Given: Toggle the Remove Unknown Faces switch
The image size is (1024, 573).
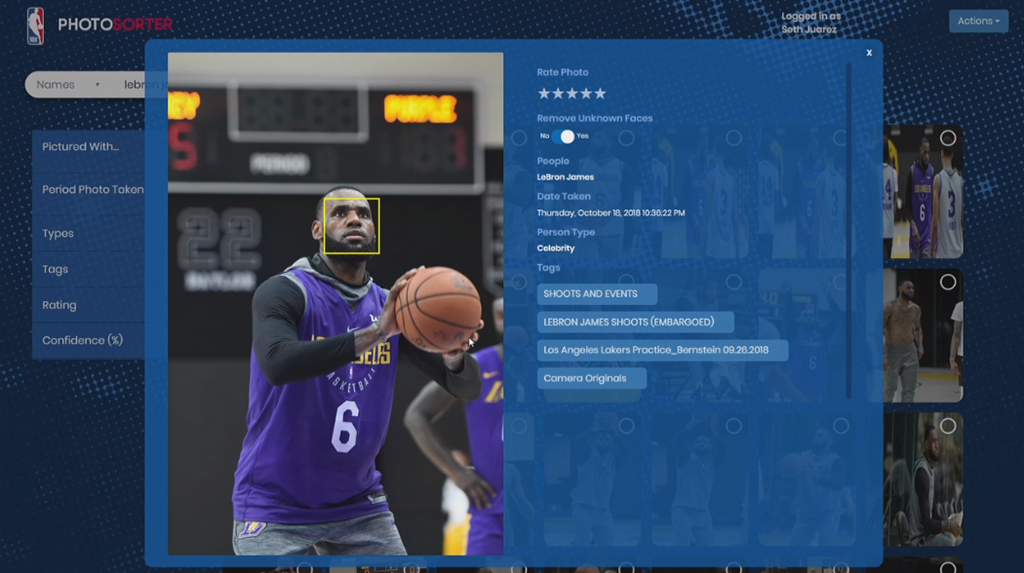Looking at the screenshot, I should (x=566, y=136).
